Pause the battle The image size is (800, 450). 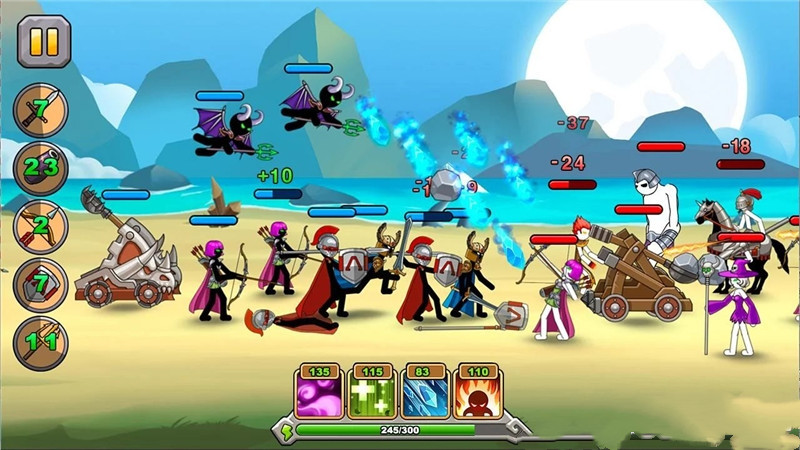point(44,41)
